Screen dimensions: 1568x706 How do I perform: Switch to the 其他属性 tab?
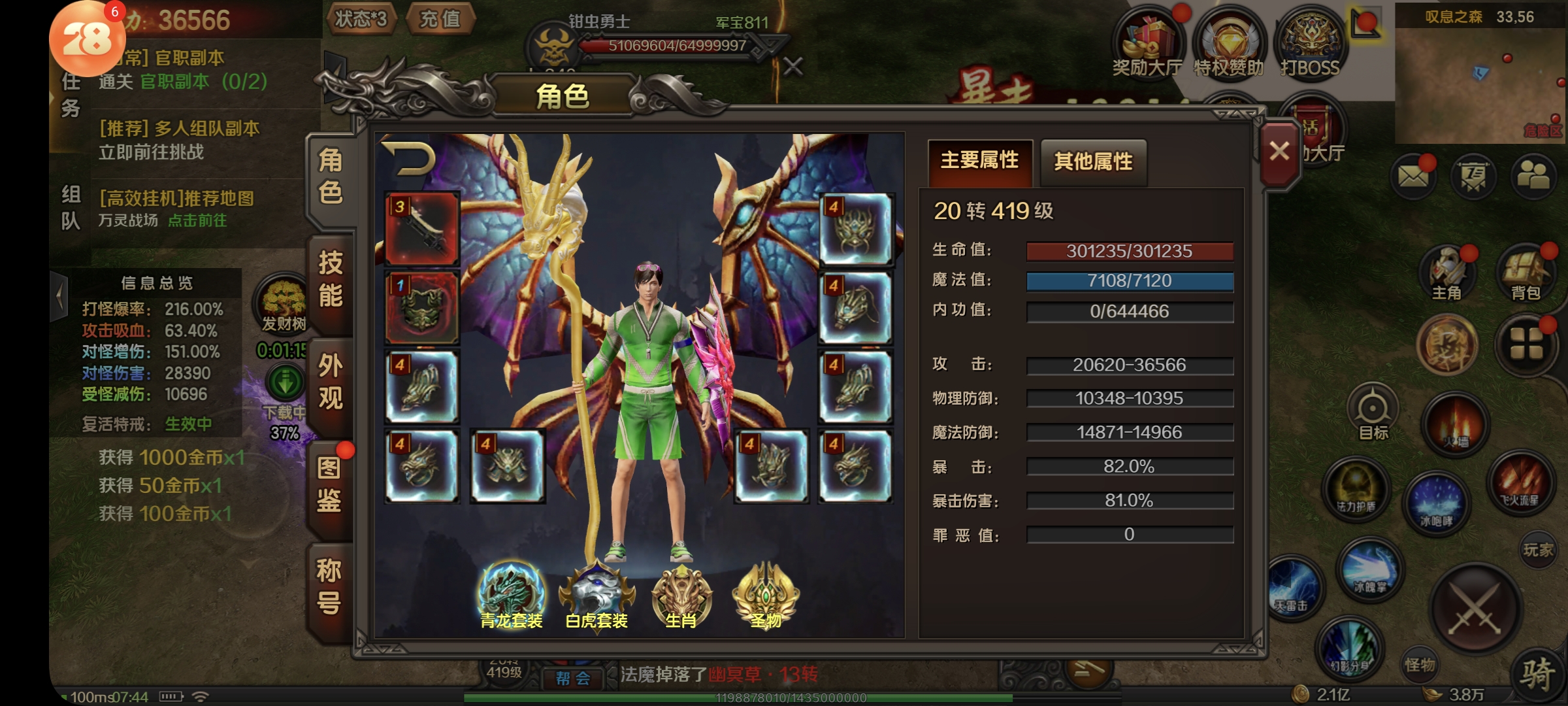coord(1093,161)
